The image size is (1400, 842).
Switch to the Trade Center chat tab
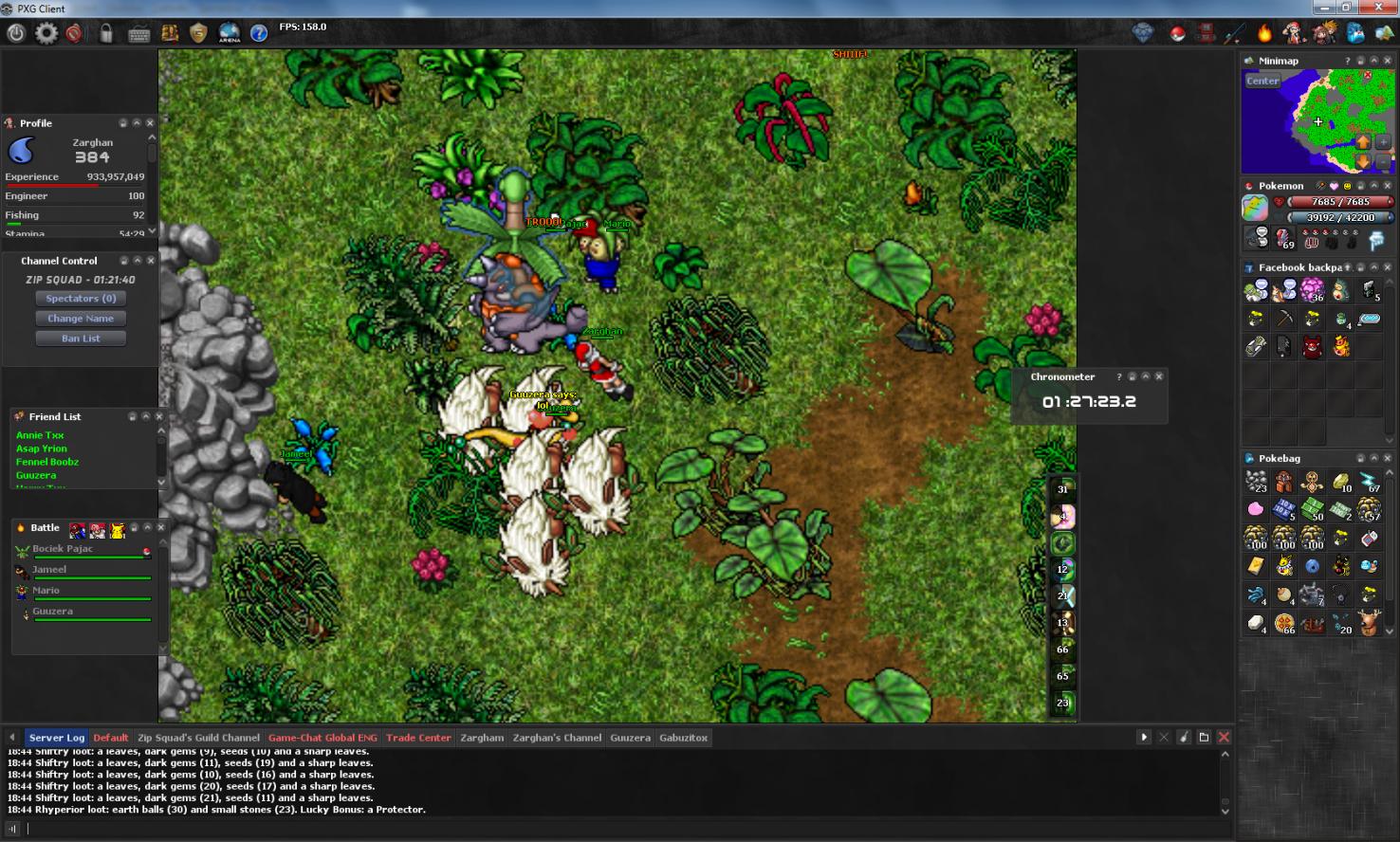418,738
